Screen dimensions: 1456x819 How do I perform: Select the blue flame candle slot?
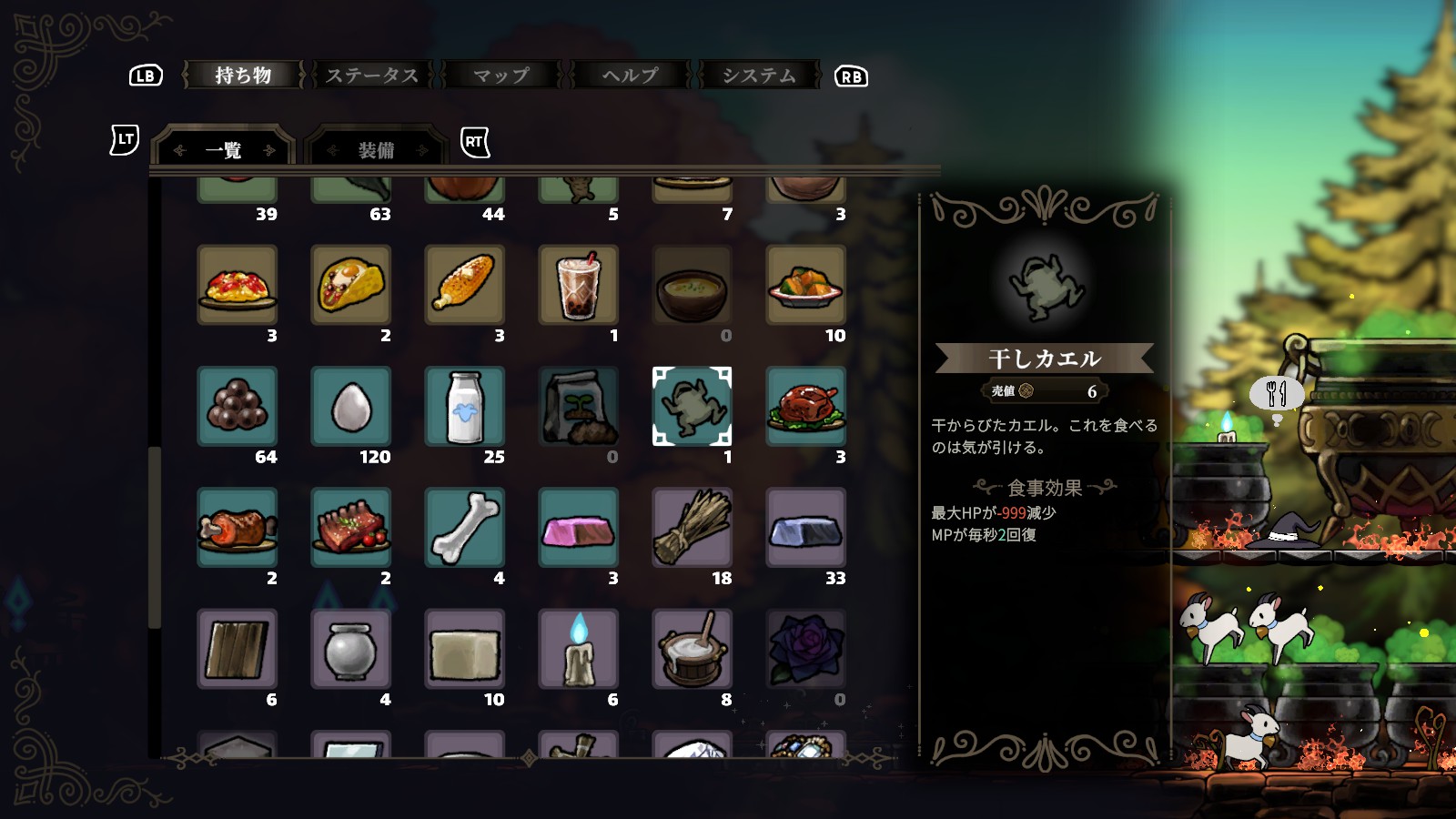(x=579, y=648)
